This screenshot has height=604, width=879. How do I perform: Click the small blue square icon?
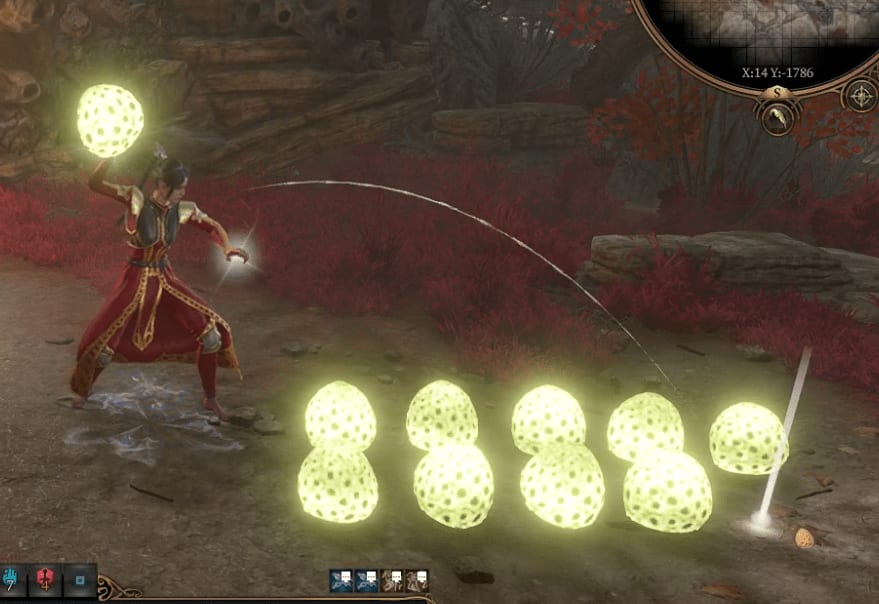click(79, 579)
